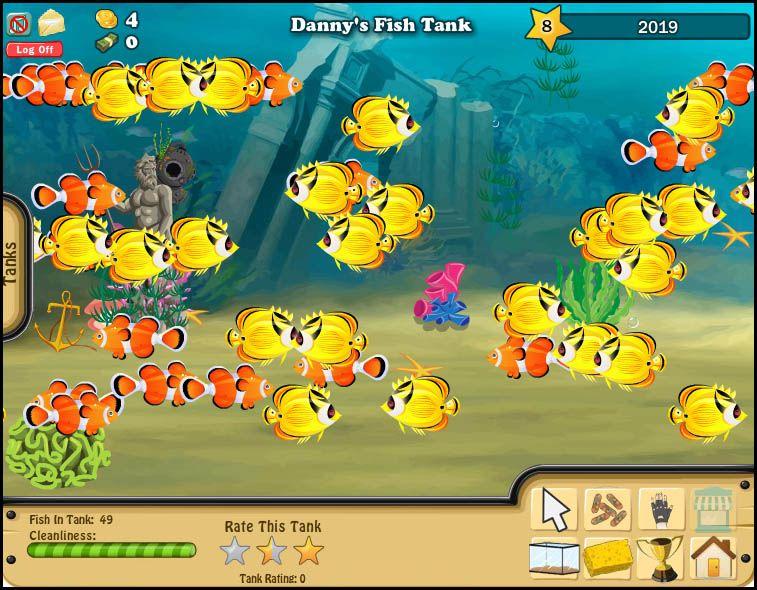
Task: Open the Tanks side tab
Action: 12,262
